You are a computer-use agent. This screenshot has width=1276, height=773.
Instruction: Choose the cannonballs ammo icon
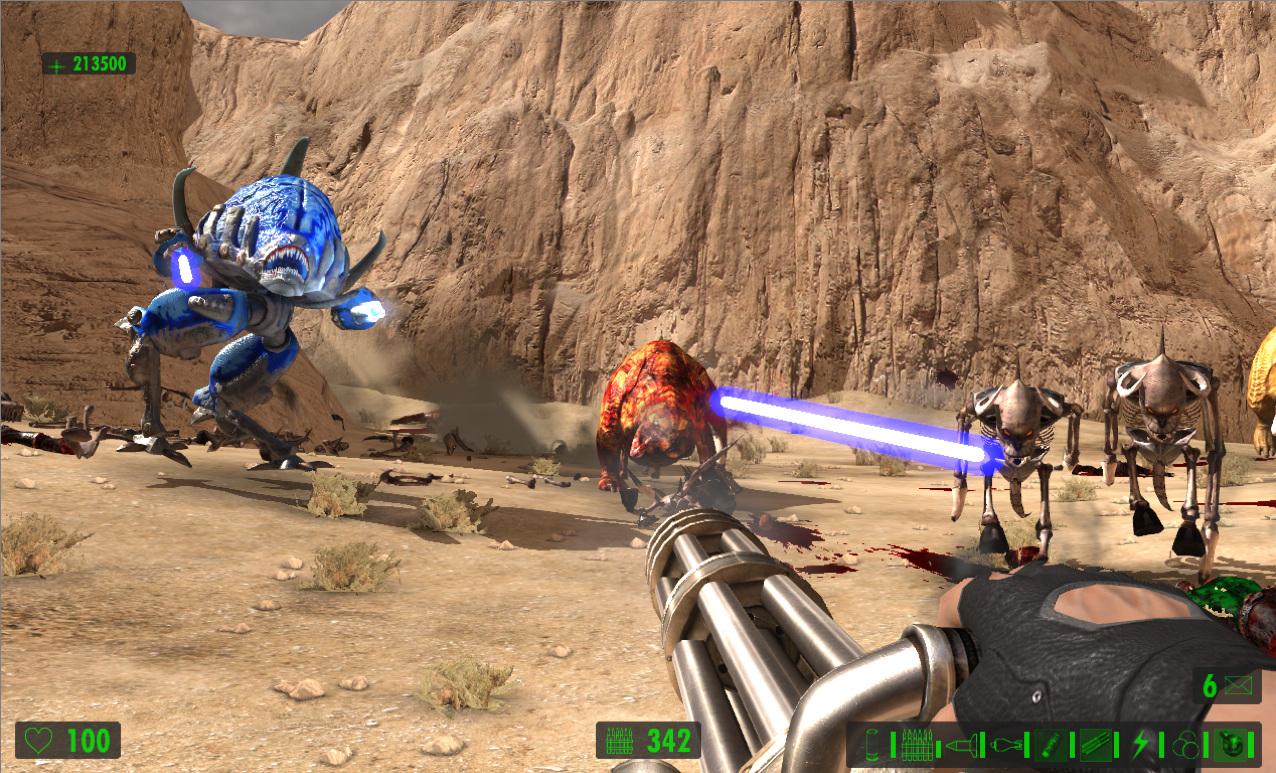point(1186,745)
